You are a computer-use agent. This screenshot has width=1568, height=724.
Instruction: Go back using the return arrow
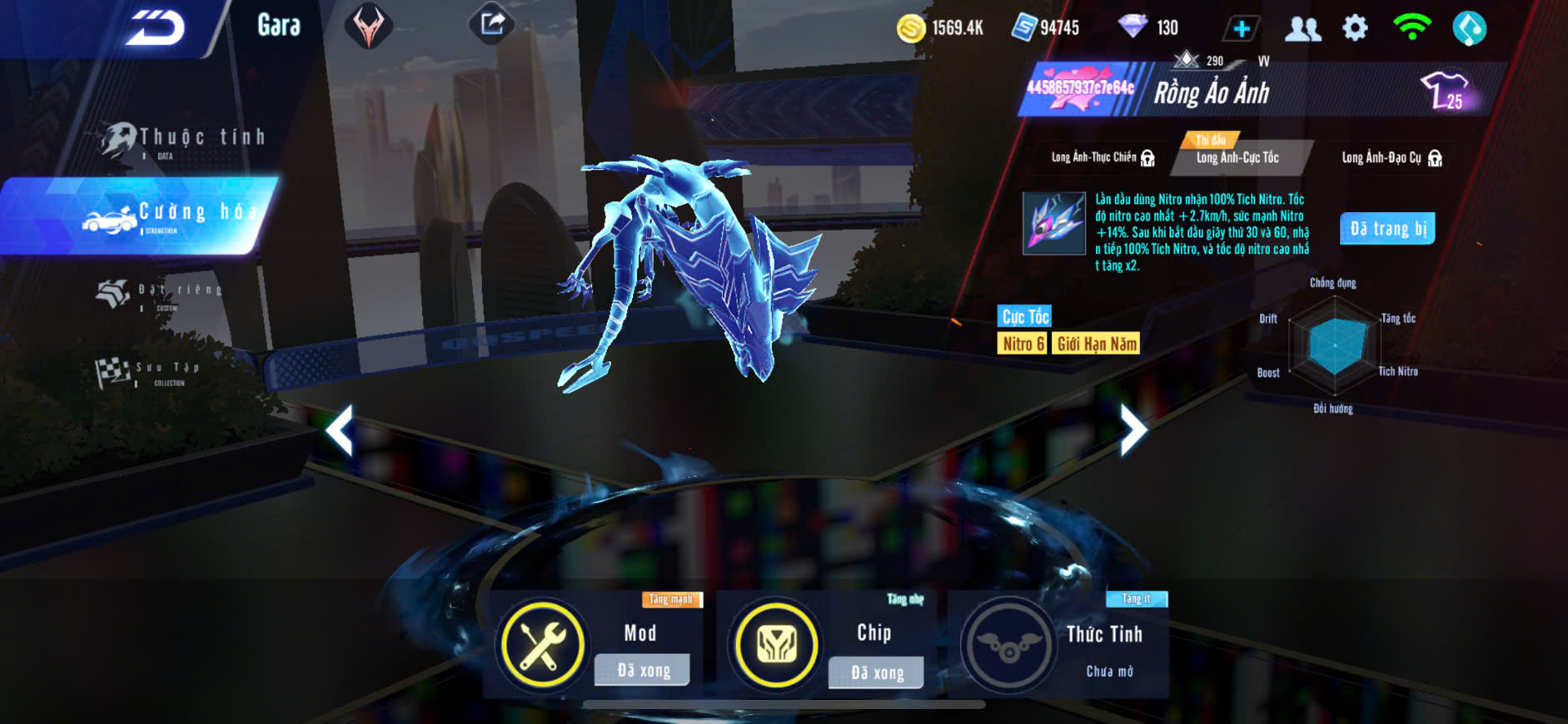click(155, 28)
